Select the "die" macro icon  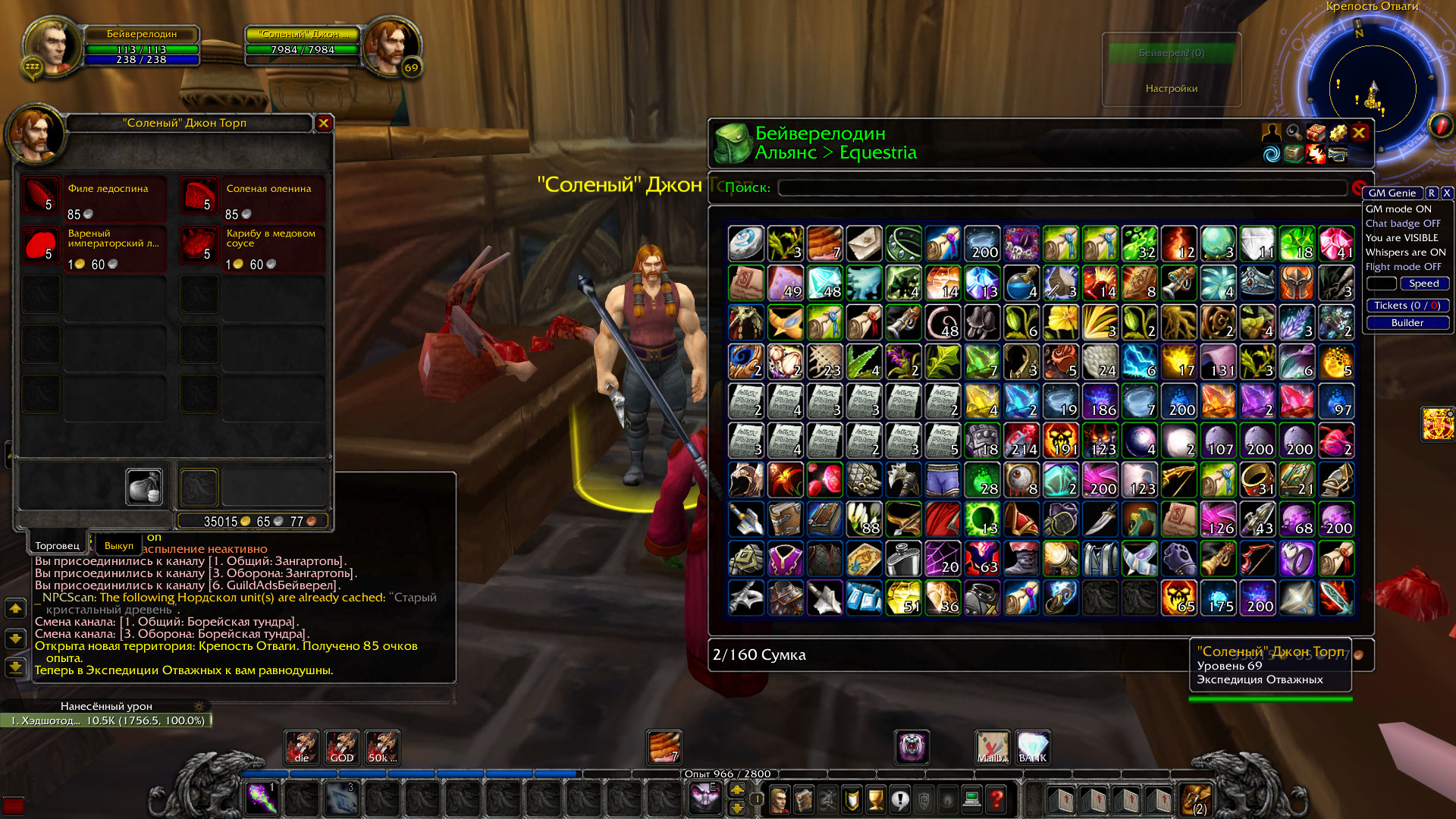pyautogui.click(x=300, y=748)
